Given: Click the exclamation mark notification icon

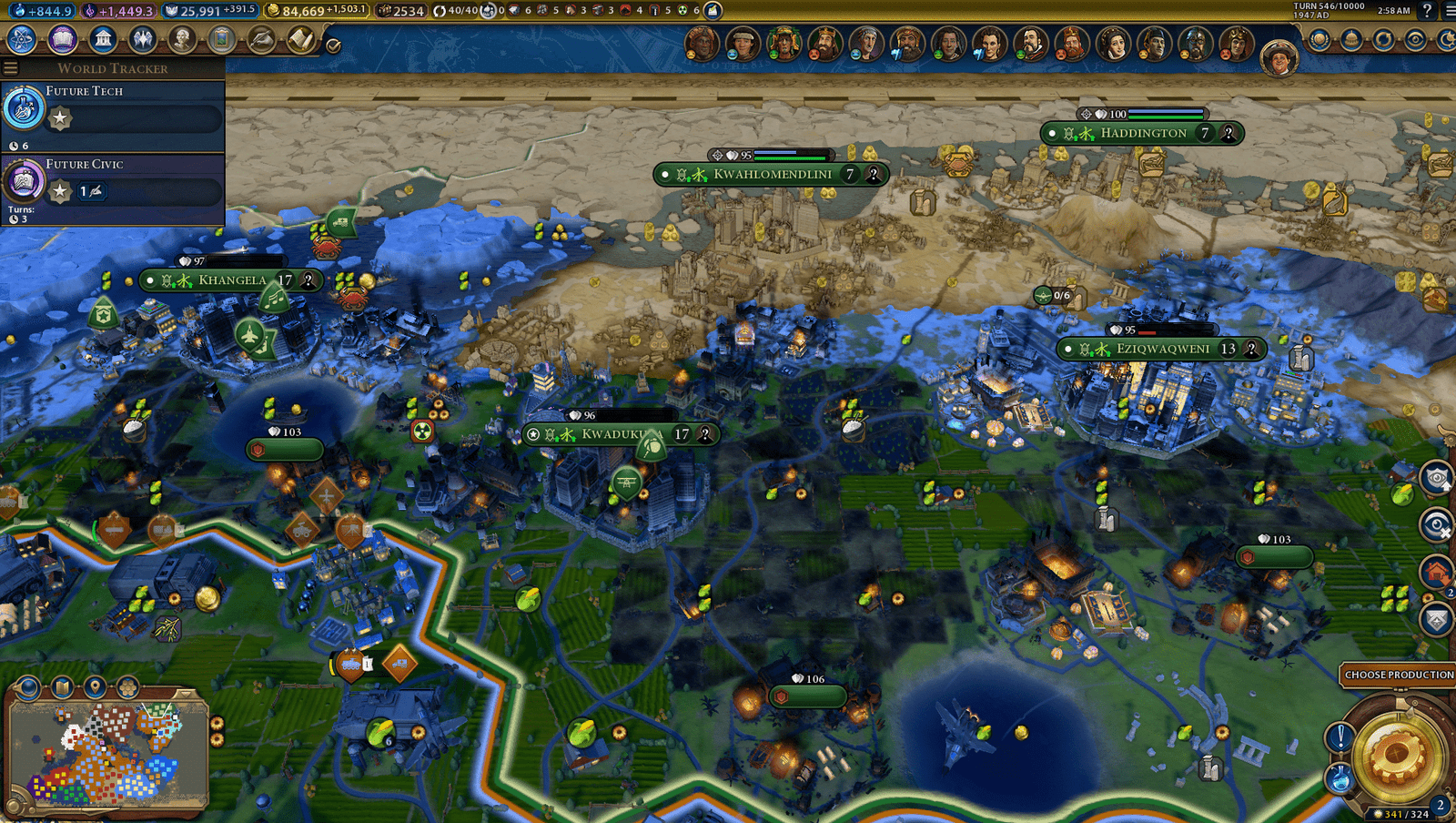Looking at the screenshot, I should coord(1340,736).
